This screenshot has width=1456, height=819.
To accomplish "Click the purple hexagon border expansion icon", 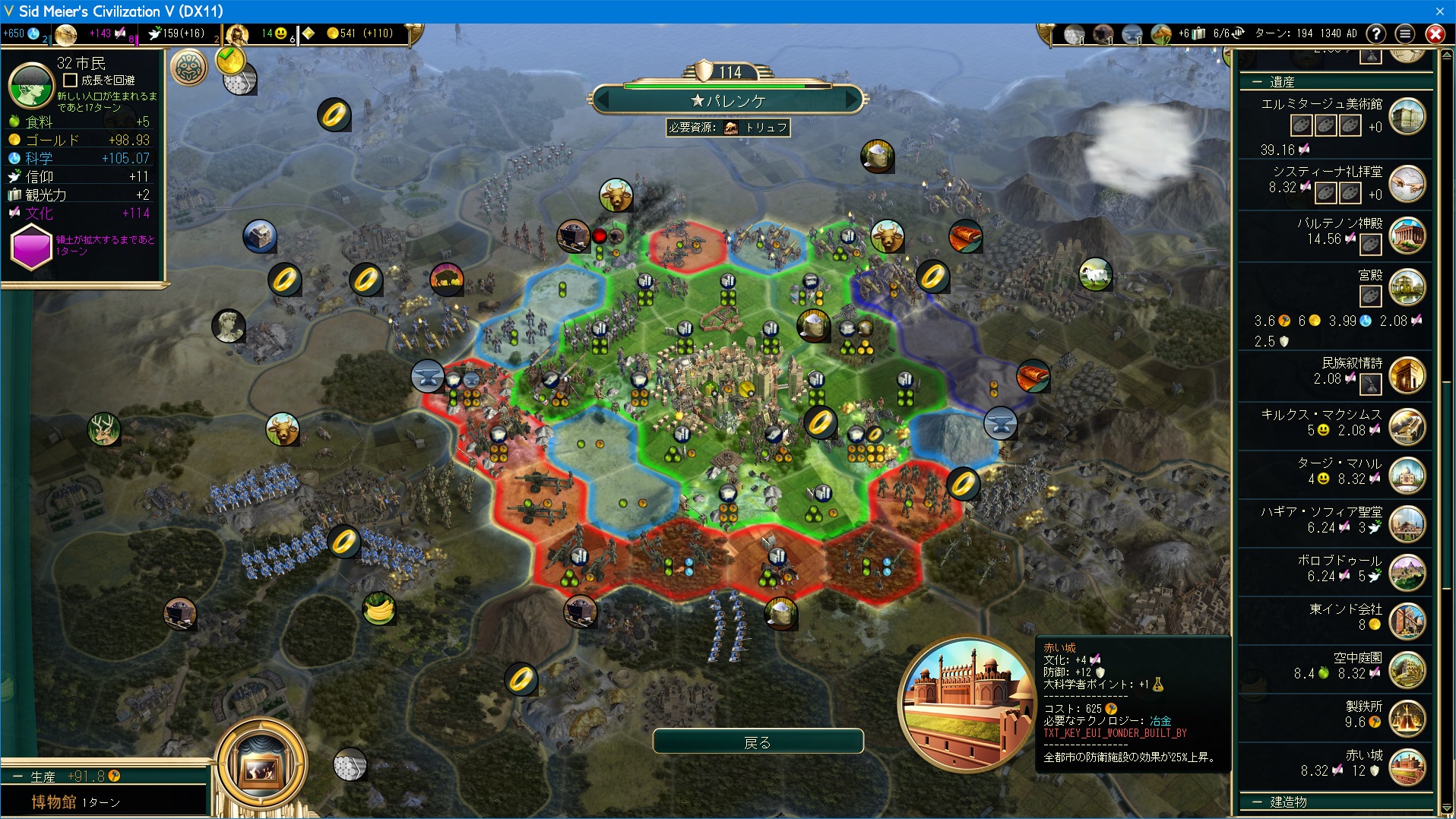I will coord(30,248).
